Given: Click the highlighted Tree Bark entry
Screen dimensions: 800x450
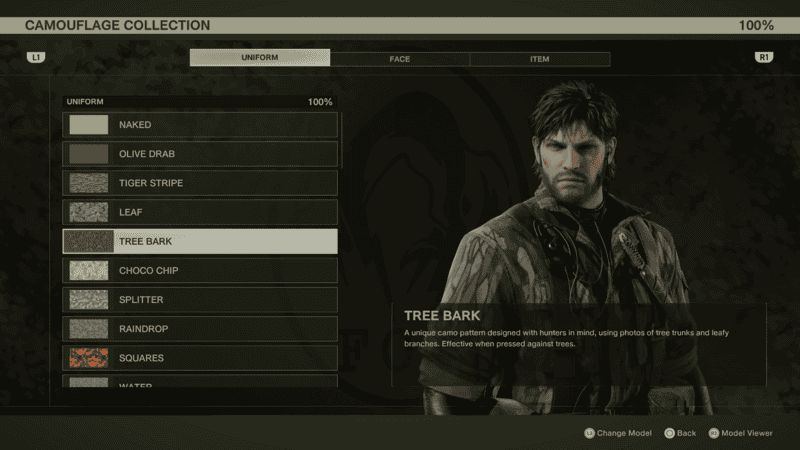Looking at the screenshot, I should [x=200, y=241].
